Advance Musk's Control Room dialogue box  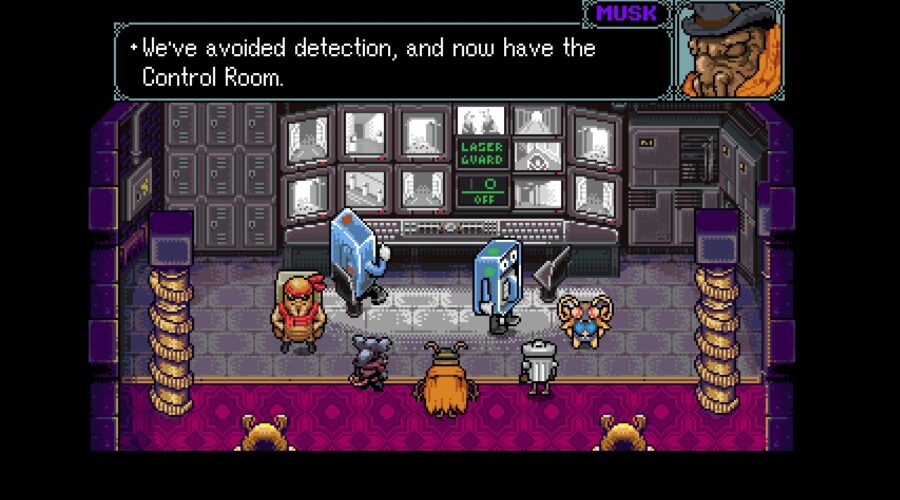coord(390,62)
